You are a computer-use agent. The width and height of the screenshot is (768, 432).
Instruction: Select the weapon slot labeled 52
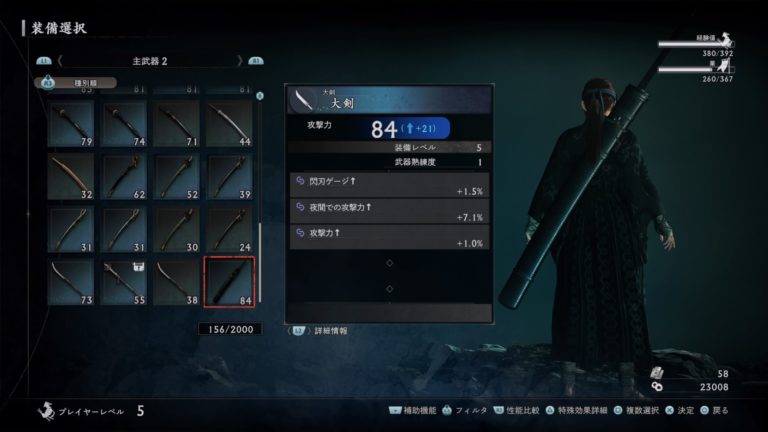coord(176,177)
